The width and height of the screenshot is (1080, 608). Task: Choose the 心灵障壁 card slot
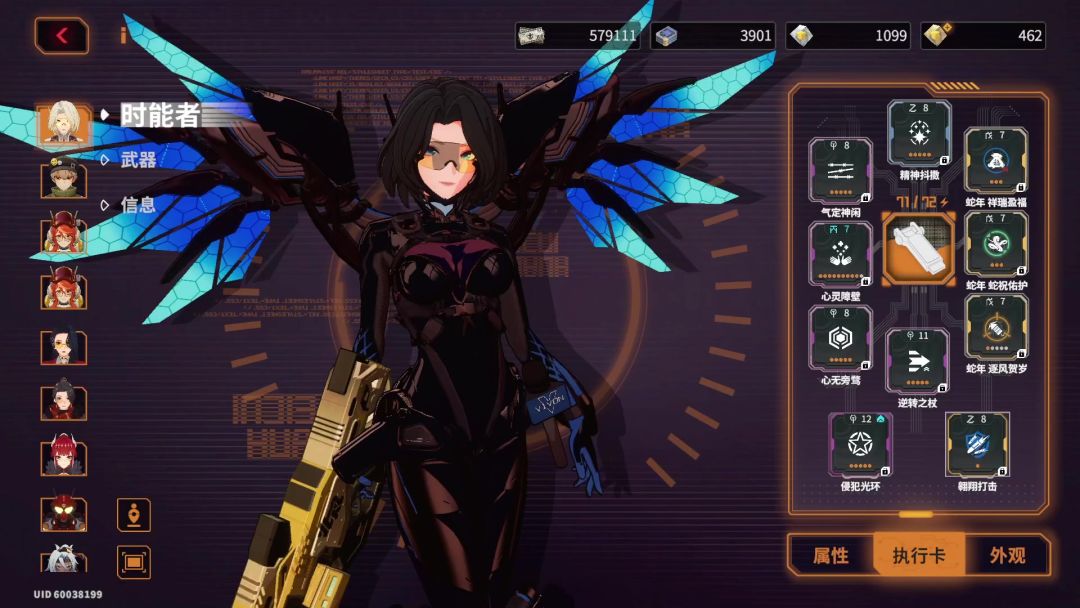pyautogui.click(x=840, y=254)
